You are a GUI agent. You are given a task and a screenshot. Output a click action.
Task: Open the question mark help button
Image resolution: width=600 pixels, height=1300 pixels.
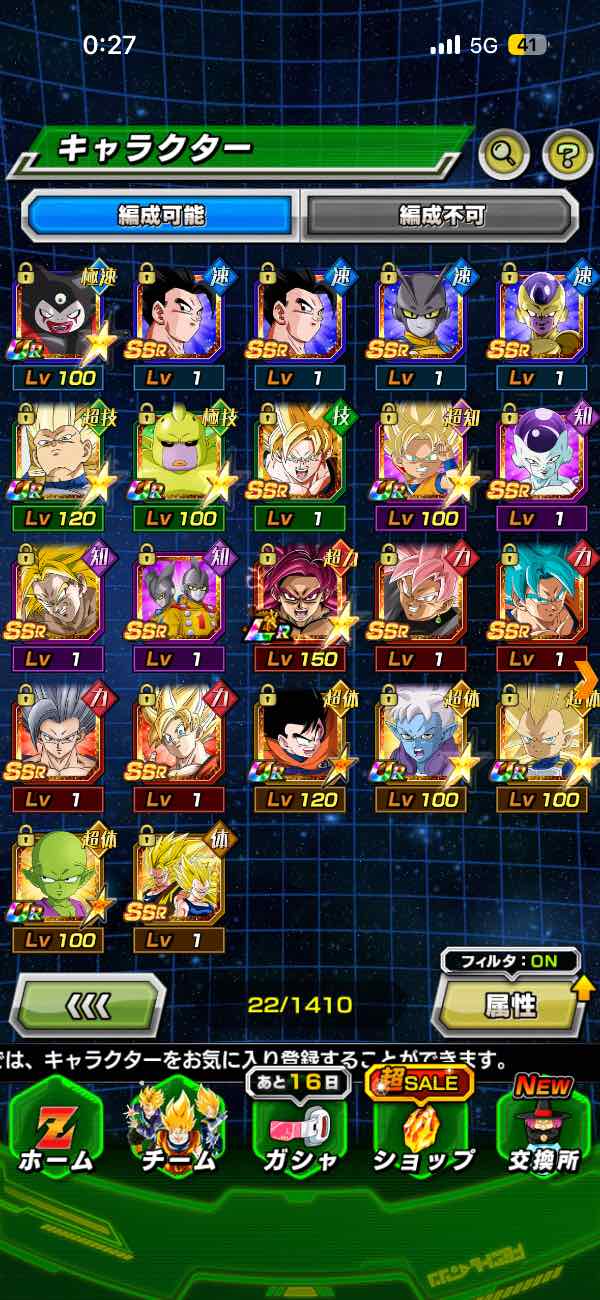pyautogui.click(x=567, y=153)
